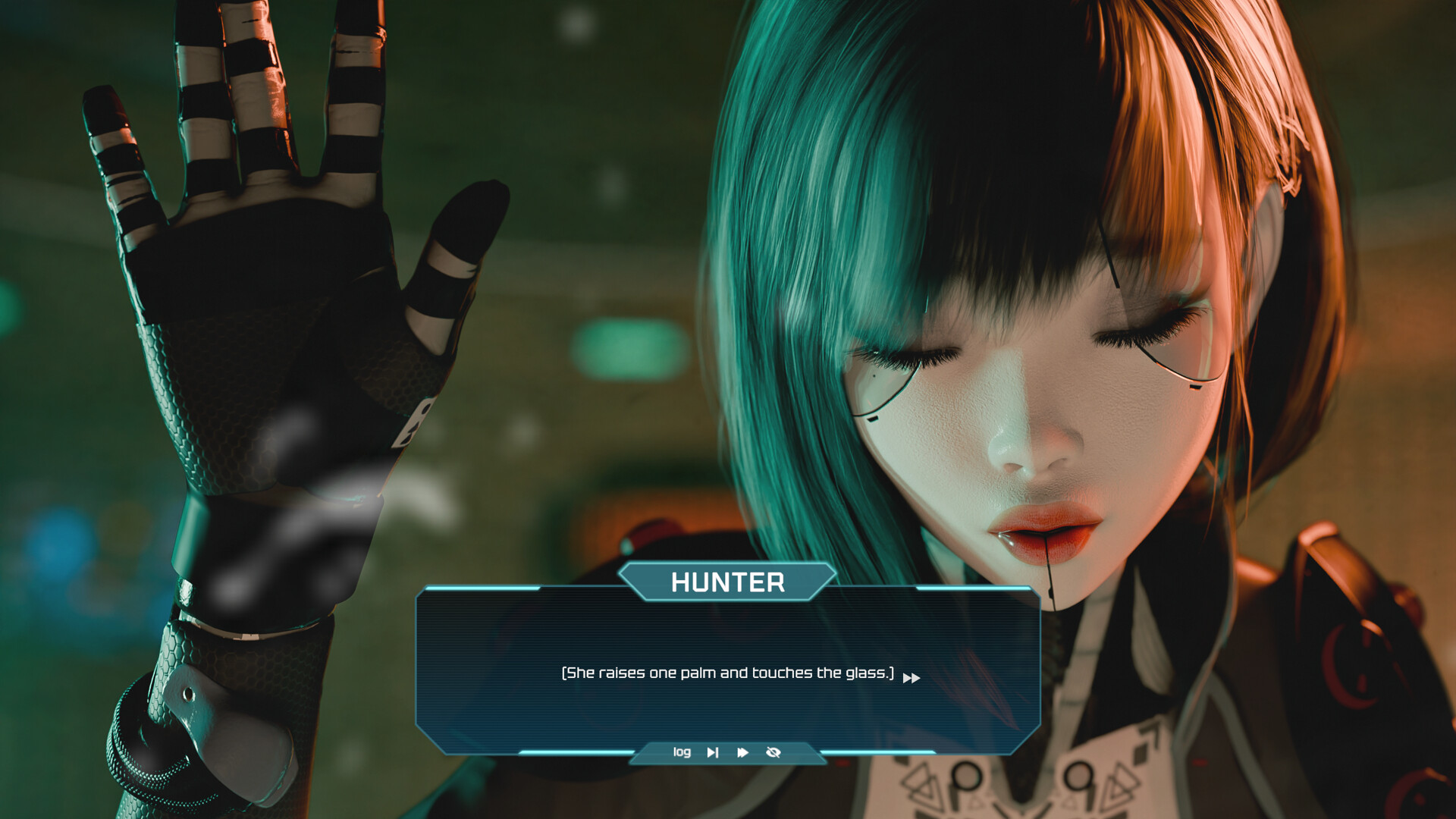
Task: Click the log label in the bottom bar
Action: [682, 752]
